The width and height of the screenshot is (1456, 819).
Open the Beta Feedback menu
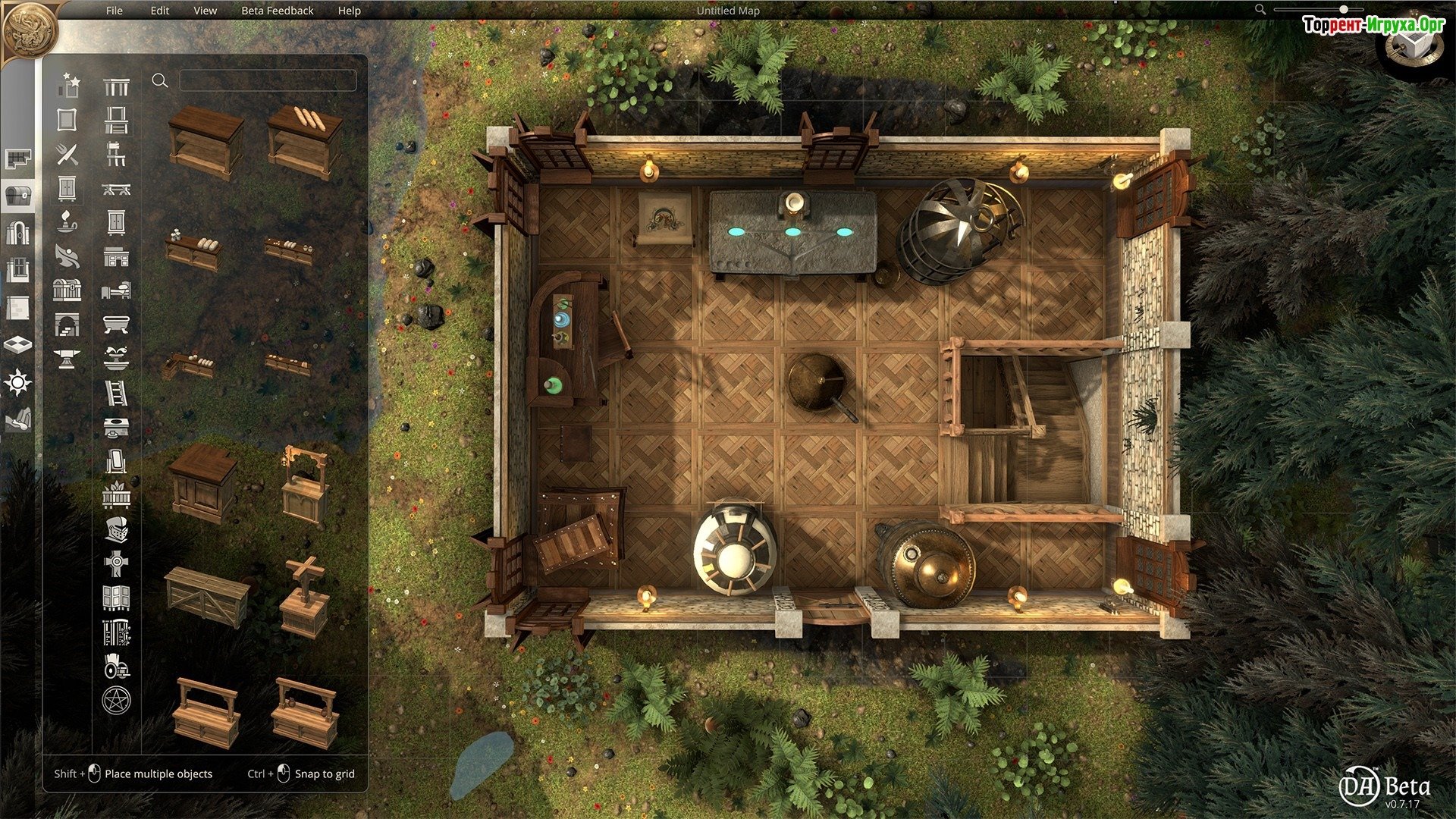coord(277,11)
